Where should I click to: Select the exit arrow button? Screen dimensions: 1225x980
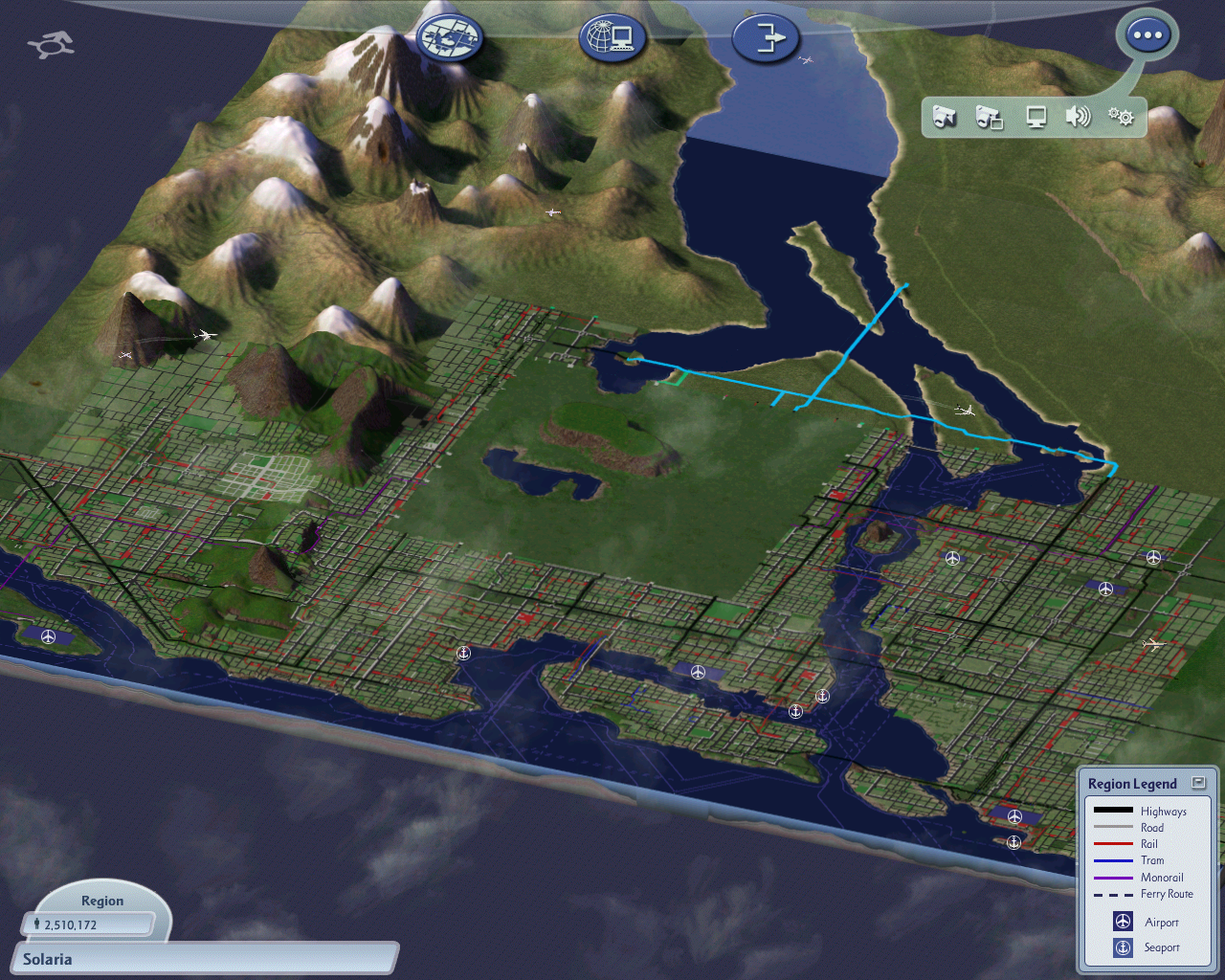click(x=765, y=38)
